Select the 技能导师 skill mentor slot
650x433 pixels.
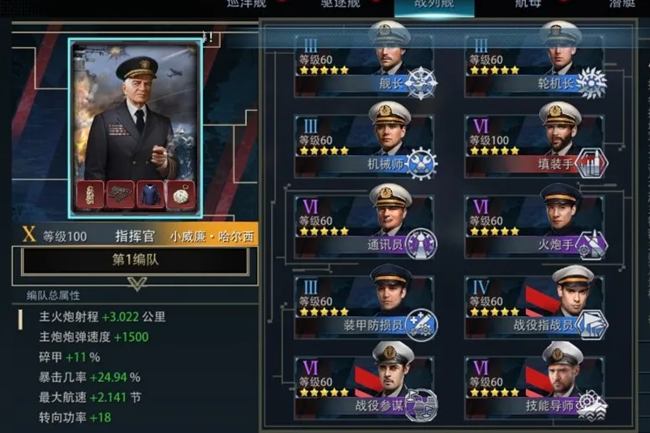click(x=536, y=386)
